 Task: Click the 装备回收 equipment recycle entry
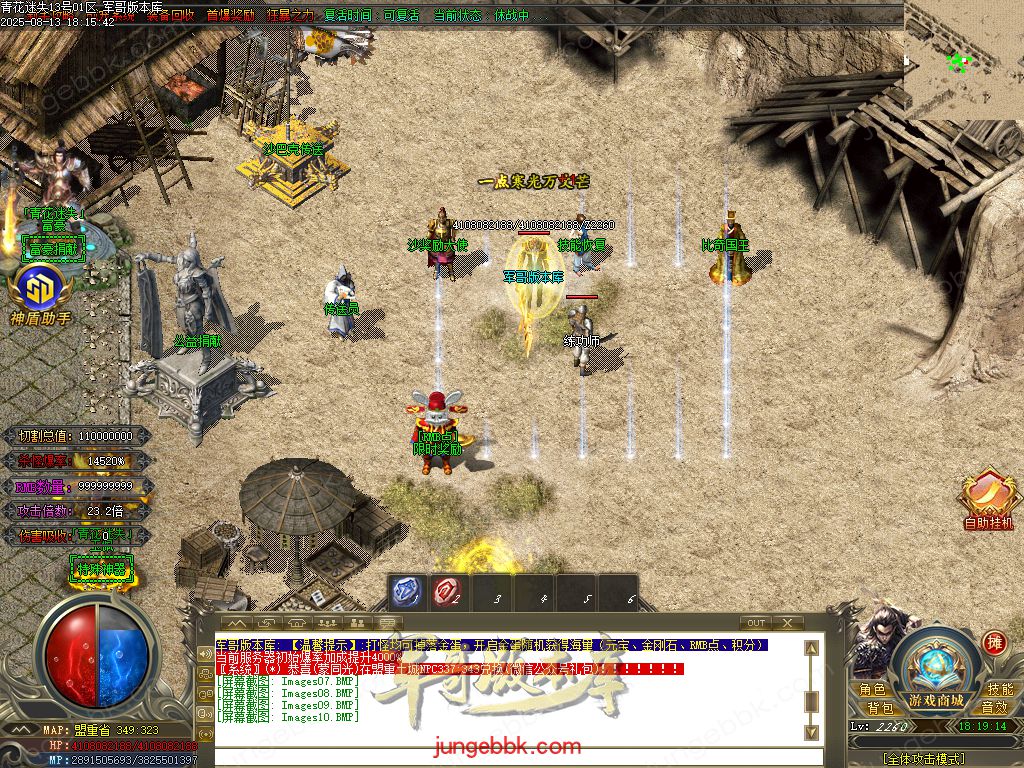[170, 15]
